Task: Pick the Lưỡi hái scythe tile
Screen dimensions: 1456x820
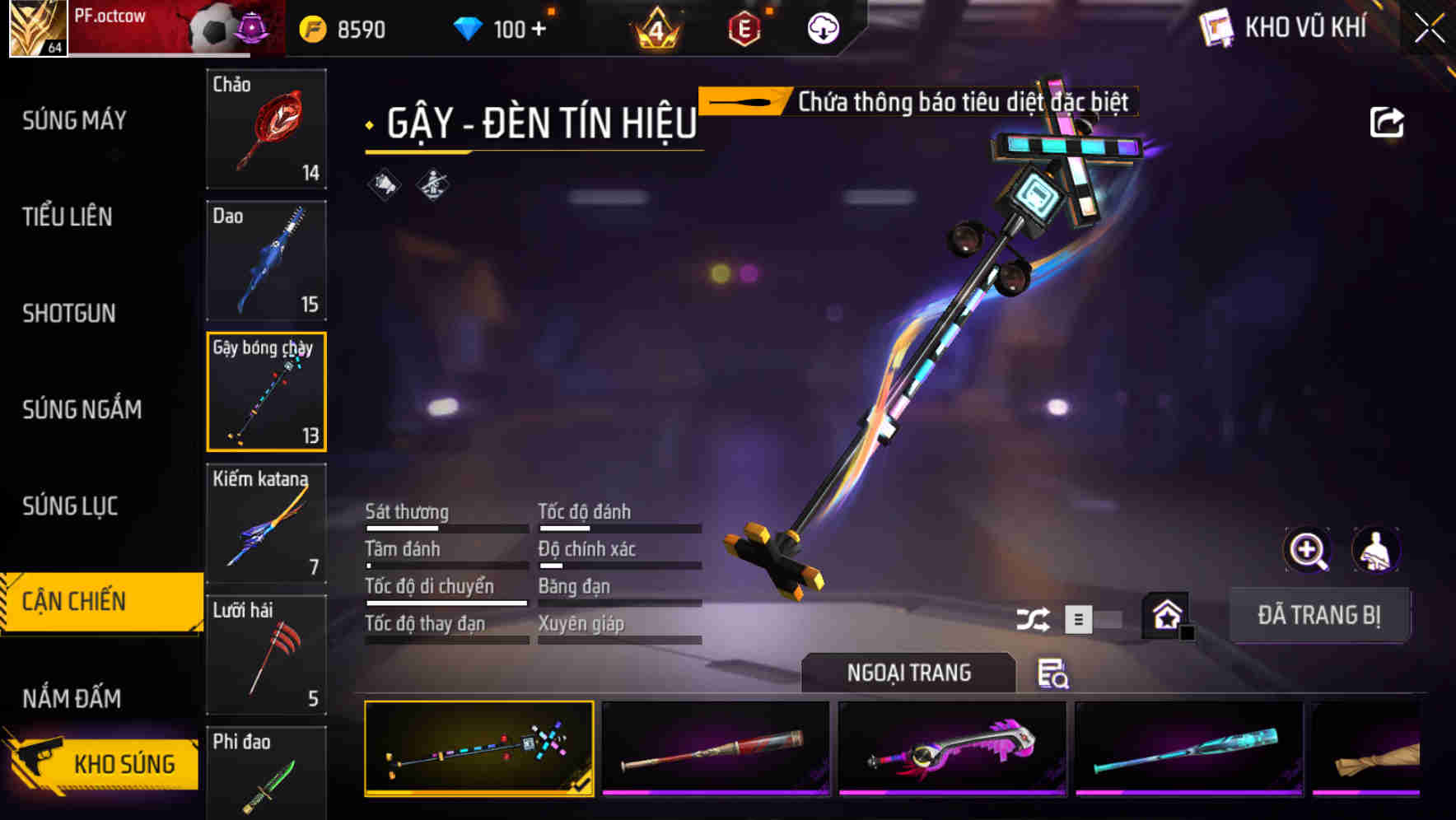Action: coord(266,655)
